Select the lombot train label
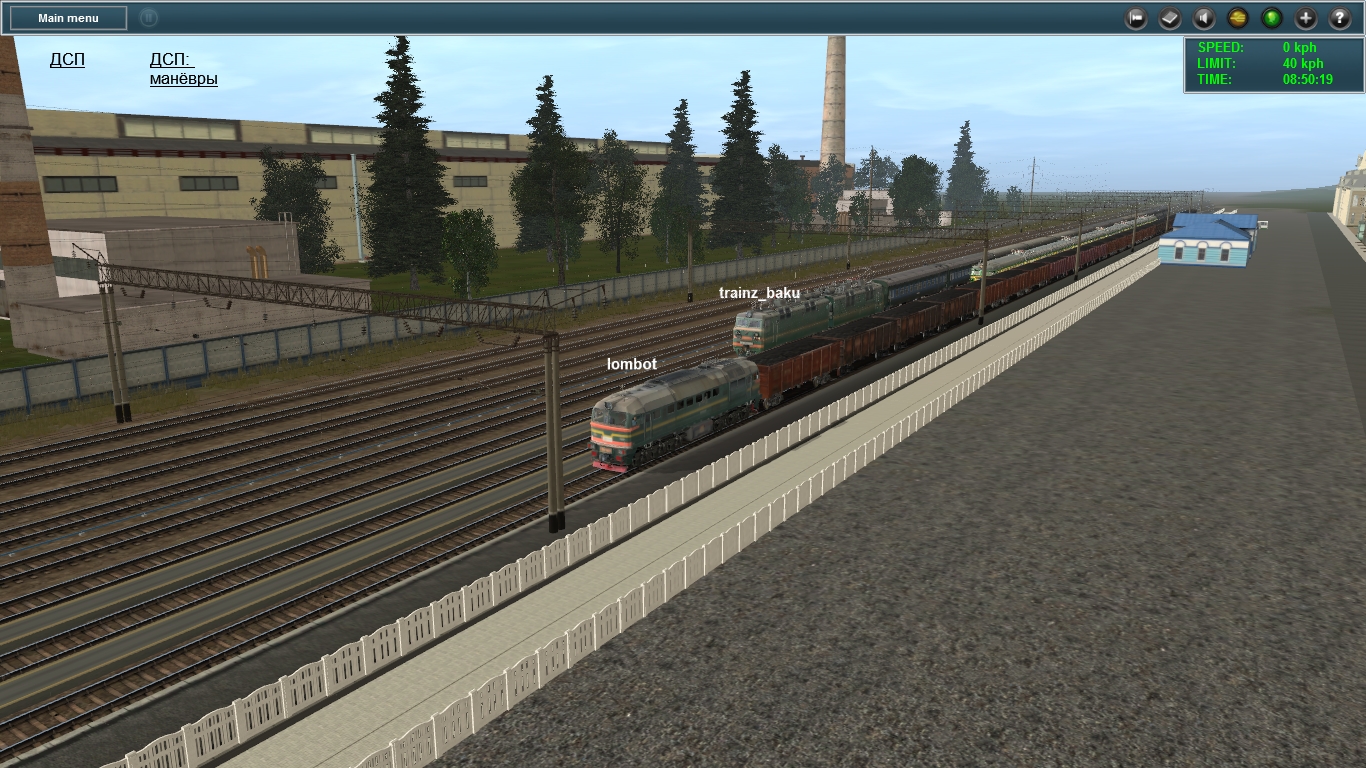 [632, 365]
